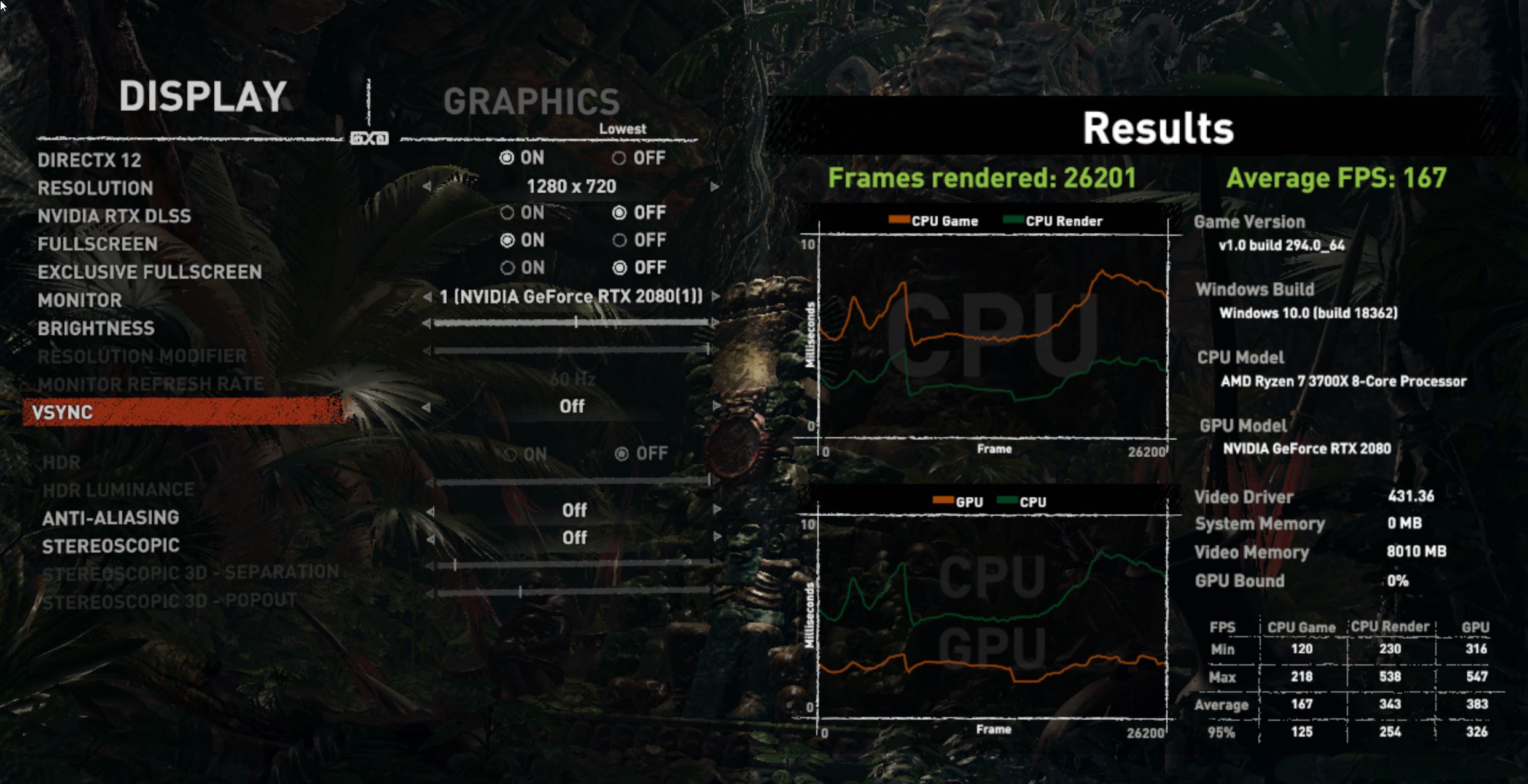
Task: Enable DirectX 12 with the ON radio button
Action: tap(506, 158)
